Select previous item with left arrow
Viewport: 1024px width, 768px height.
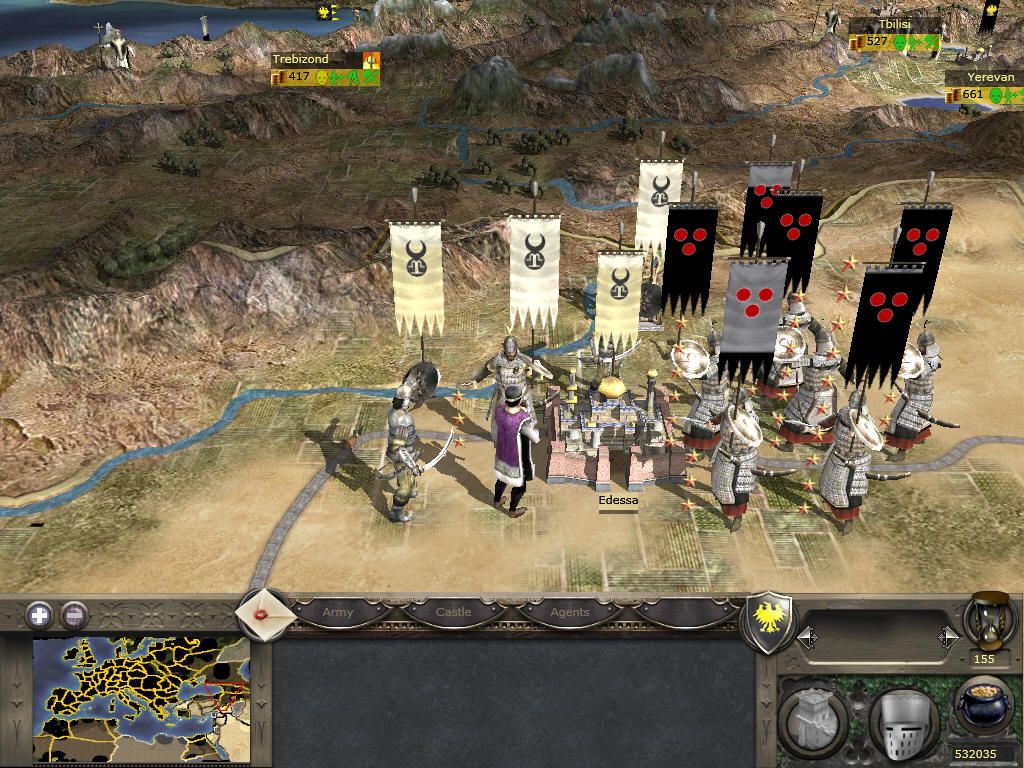[x=806, y=636]
